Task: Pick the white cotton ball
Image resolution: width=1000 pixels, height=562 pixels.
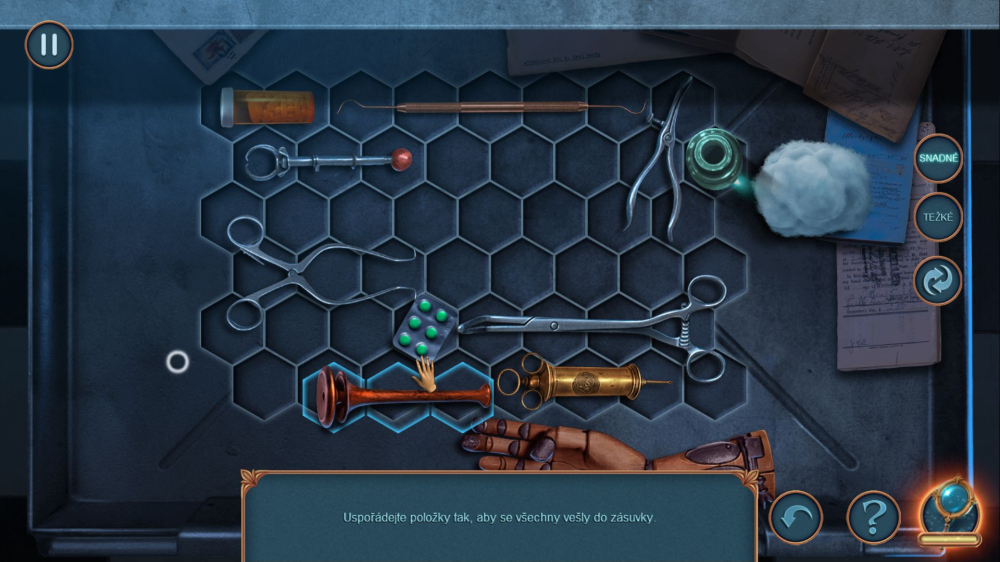Action: point(812,188)
